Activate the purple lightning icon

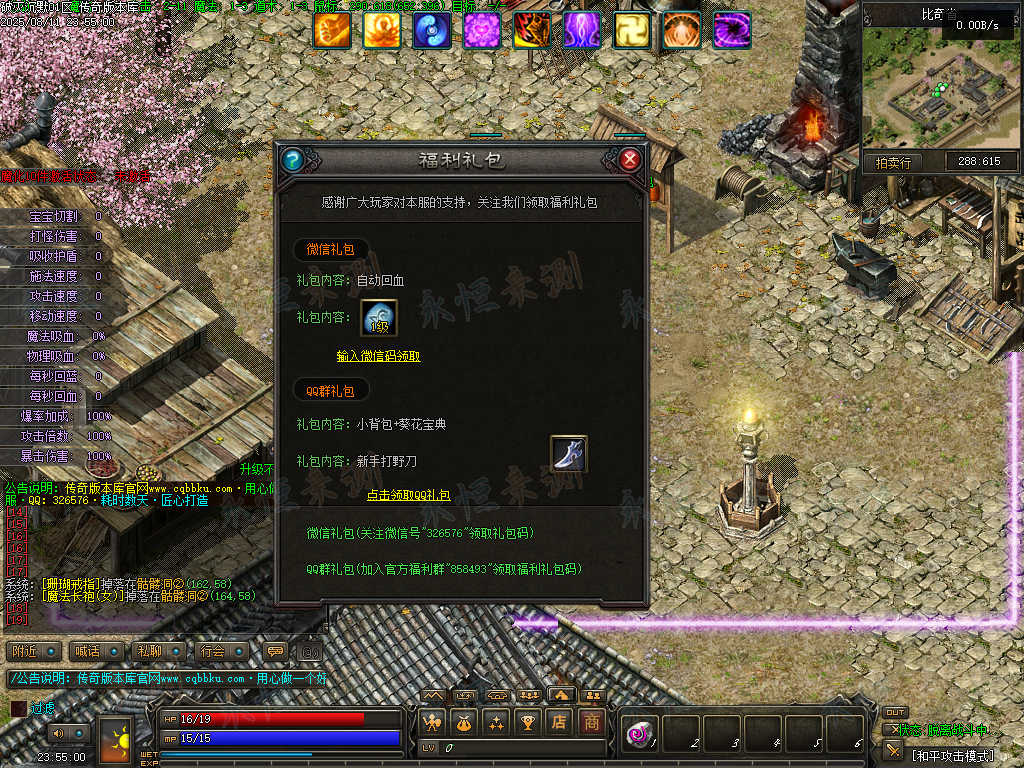pyautogui.click(x=582, y=30)
